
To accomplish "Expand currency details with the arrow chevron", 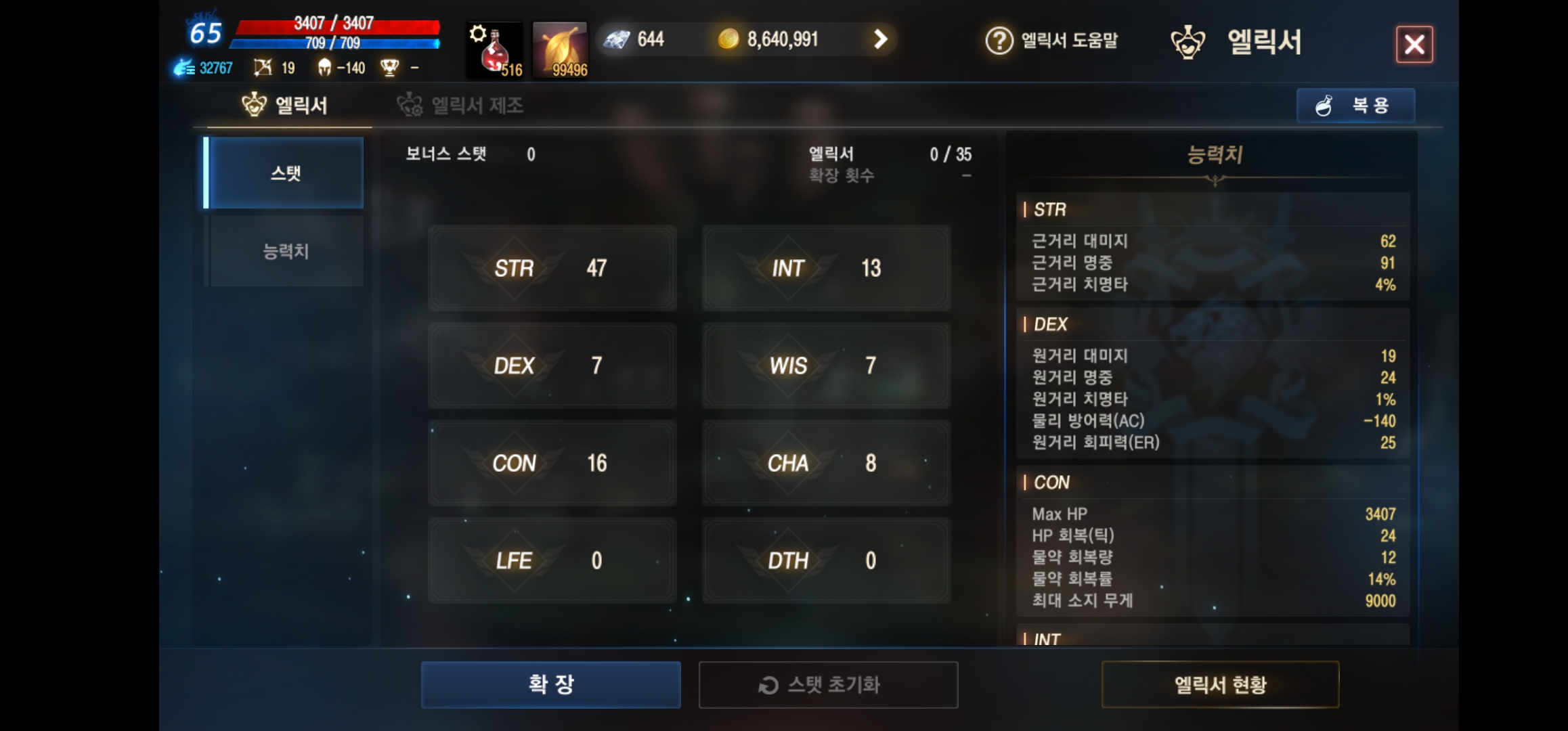I will pos(880,39).
